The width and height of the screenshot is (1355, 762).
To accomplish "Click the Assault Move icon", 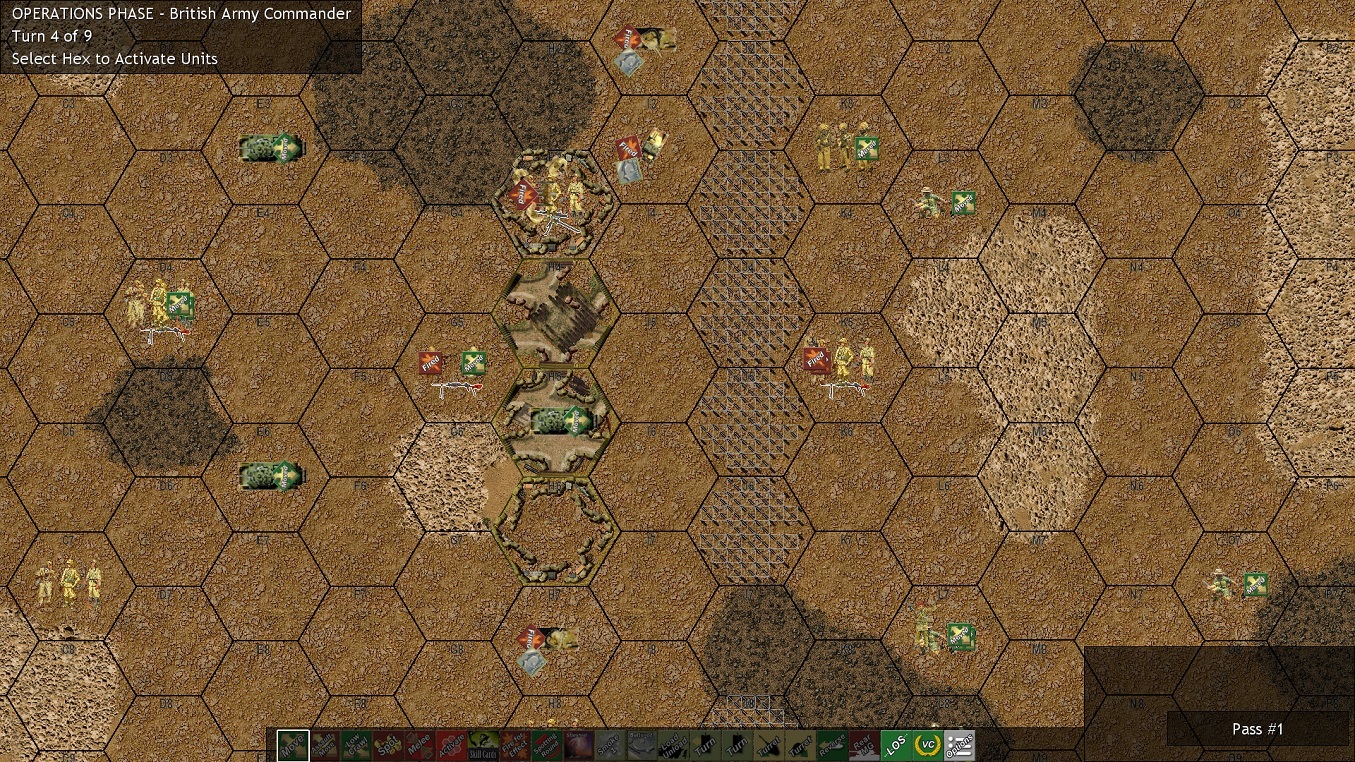I will point(323,744).
